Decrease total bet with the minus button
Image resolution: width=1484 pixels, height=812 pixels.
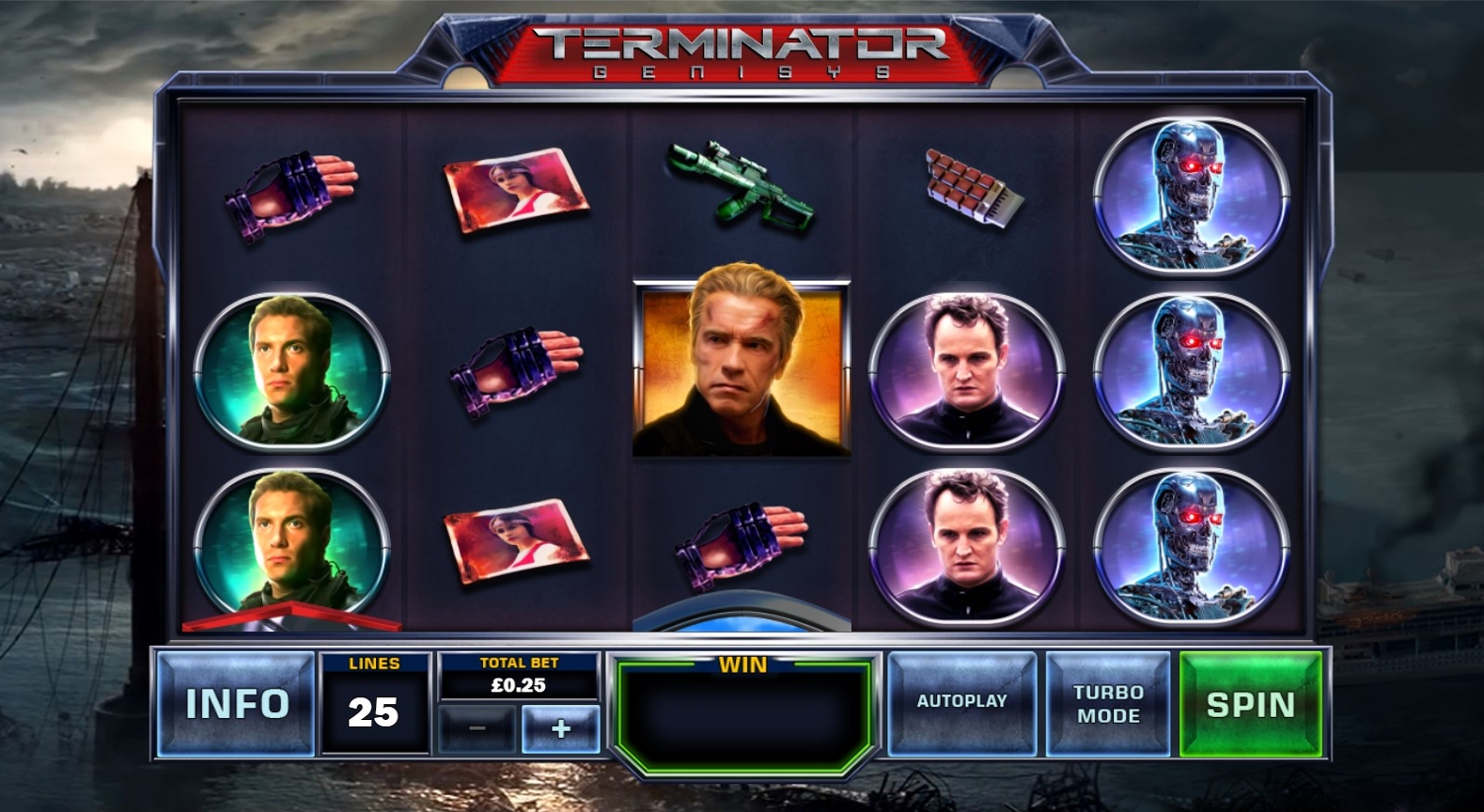click(x=478, y=729)
